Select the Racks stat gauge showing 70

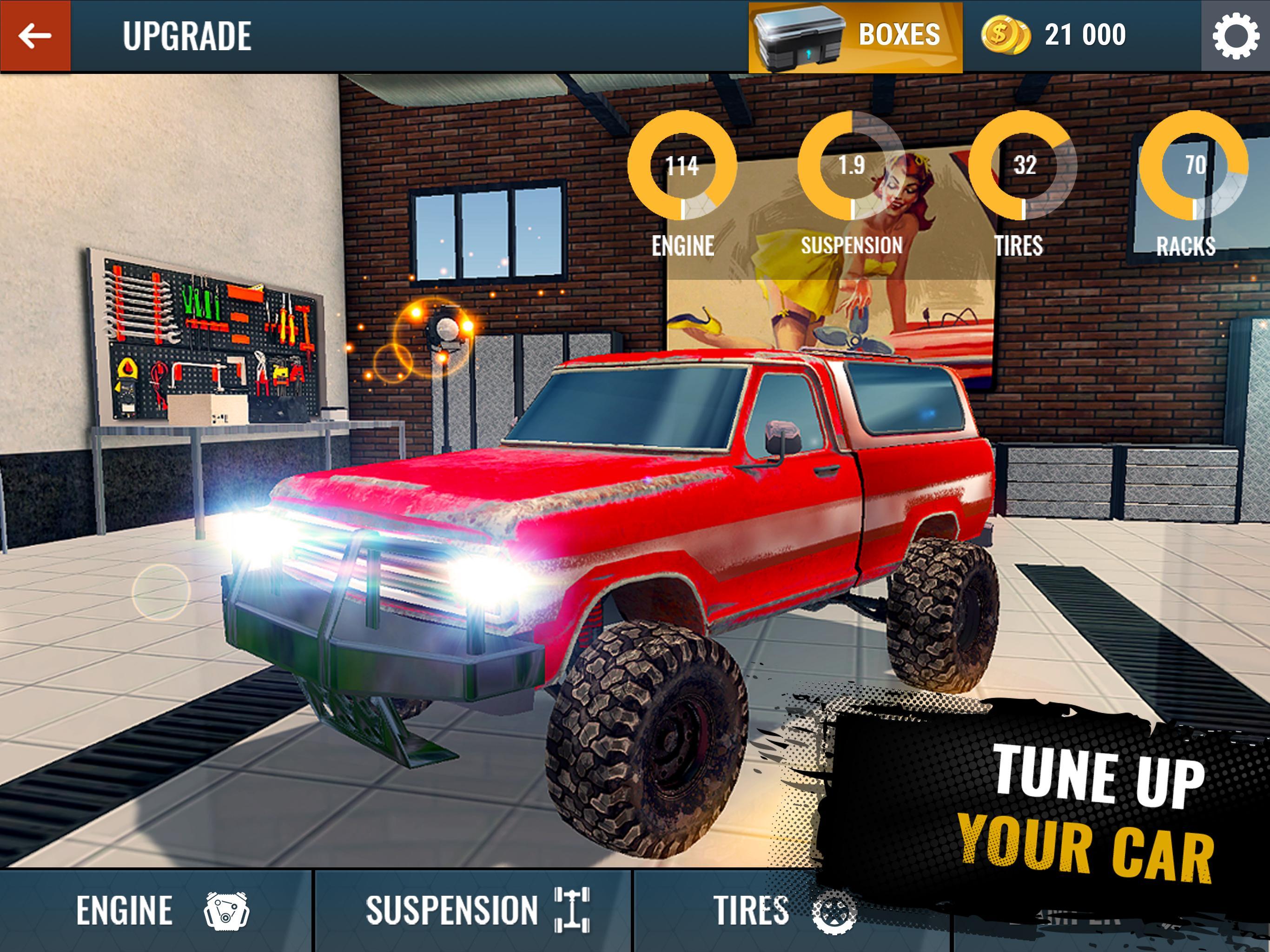(1194, 165)
